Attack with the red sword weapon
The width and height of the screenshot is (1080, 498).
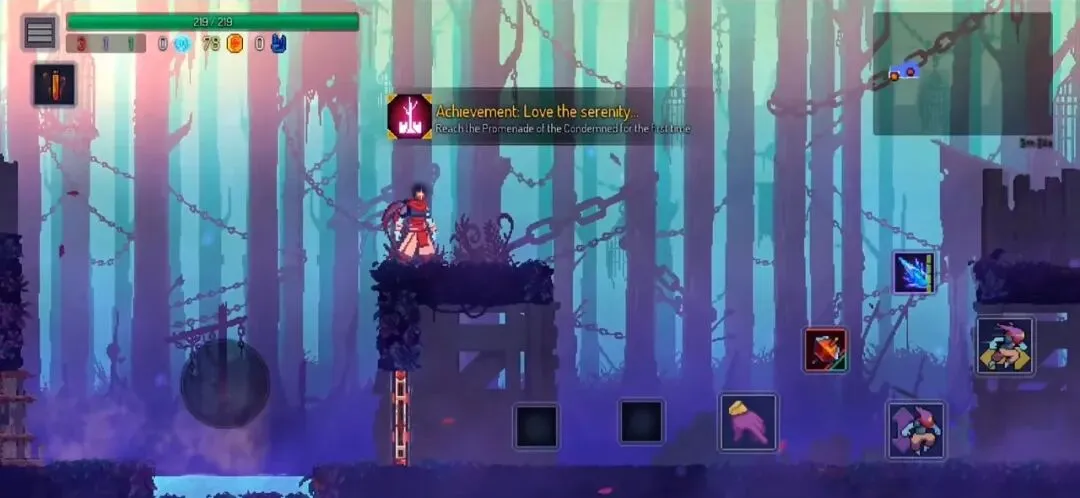pos(826,350)
